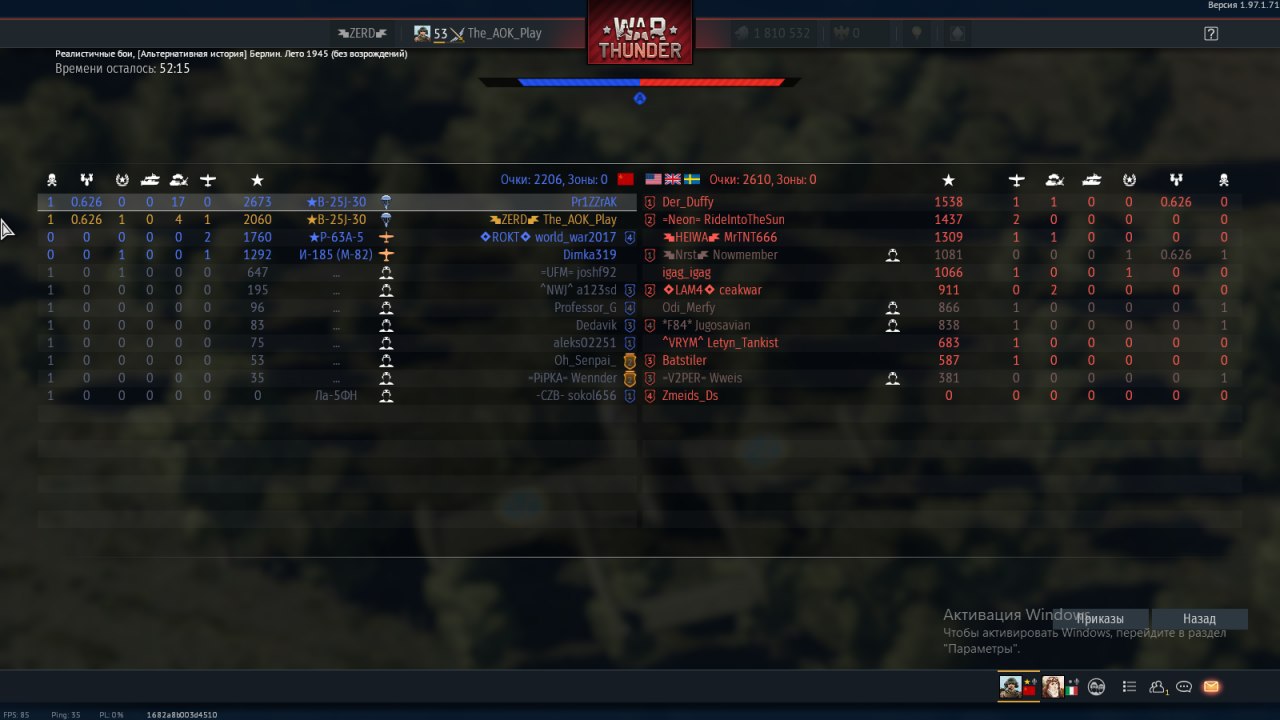Click the War Thunder logo

pyautogui.click(x=640, y=37)
